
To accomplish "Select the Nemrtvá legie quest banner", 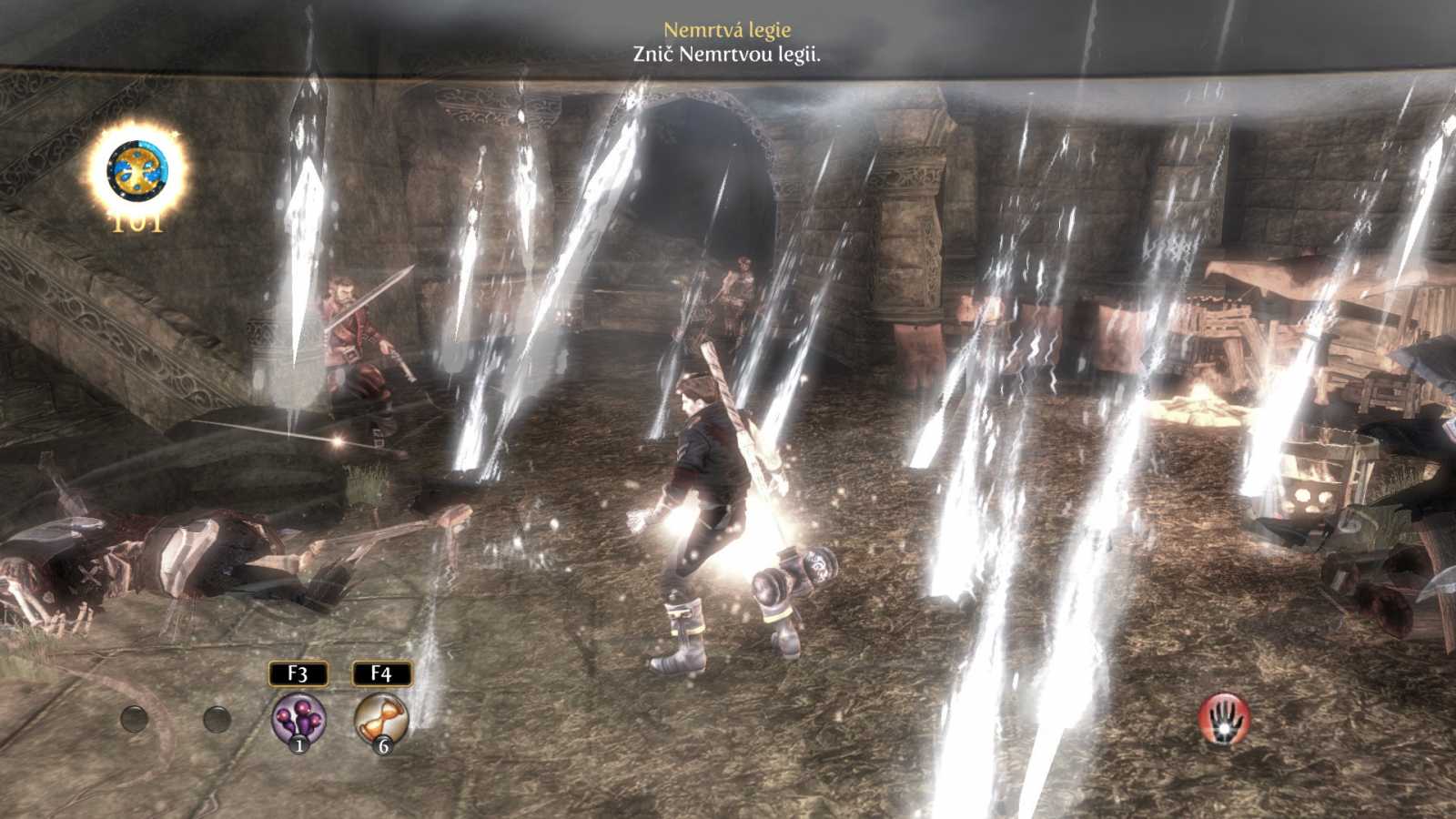I will (x=727, y=28).
